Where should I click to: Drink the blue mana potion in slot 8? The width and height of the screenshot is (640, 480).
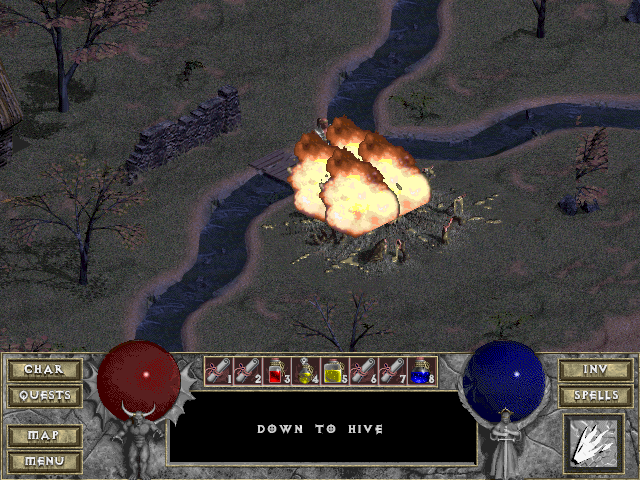421,372
